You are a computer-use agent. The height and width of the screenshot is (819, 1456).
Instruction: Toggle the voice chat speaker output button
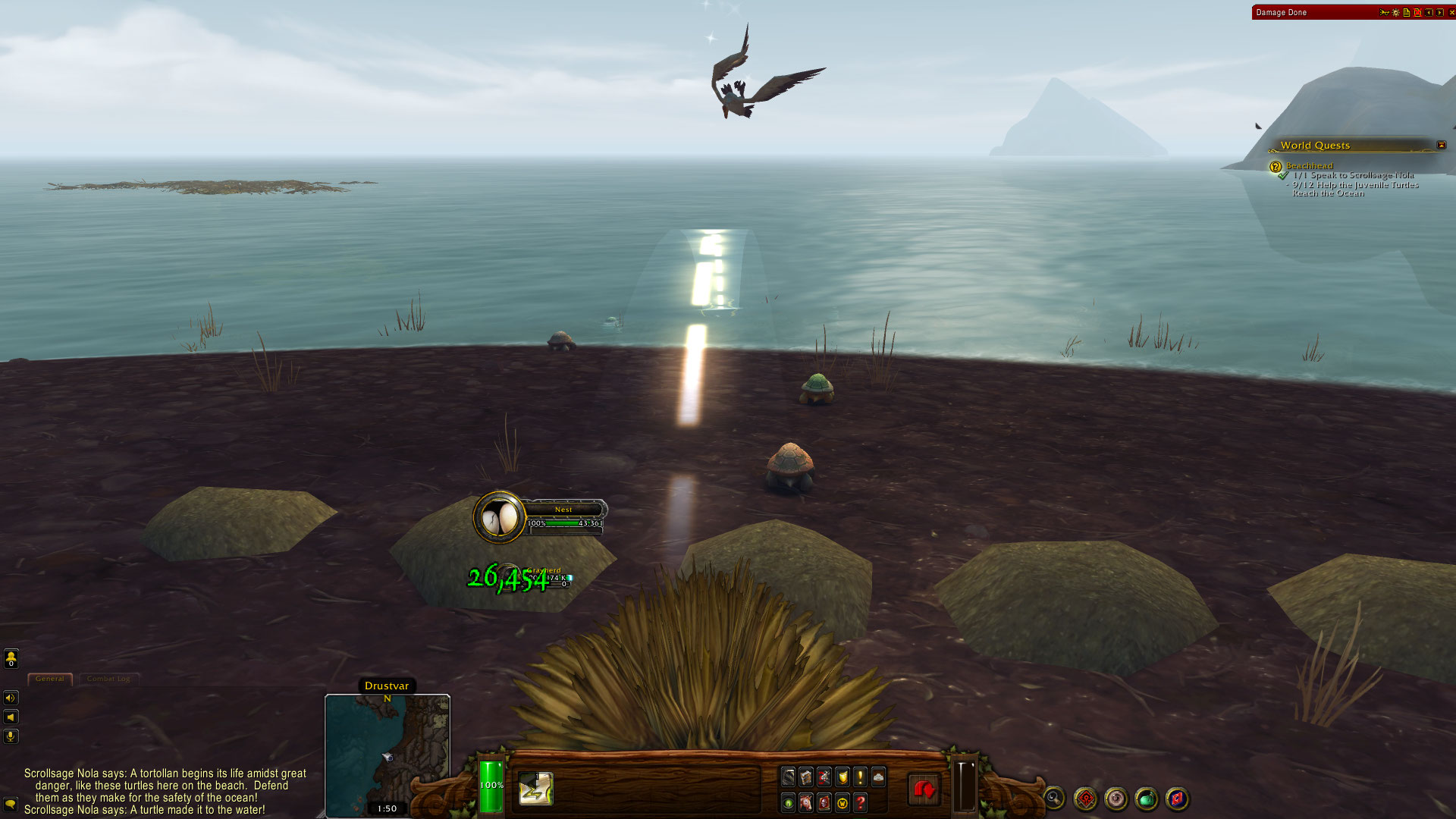11,698
